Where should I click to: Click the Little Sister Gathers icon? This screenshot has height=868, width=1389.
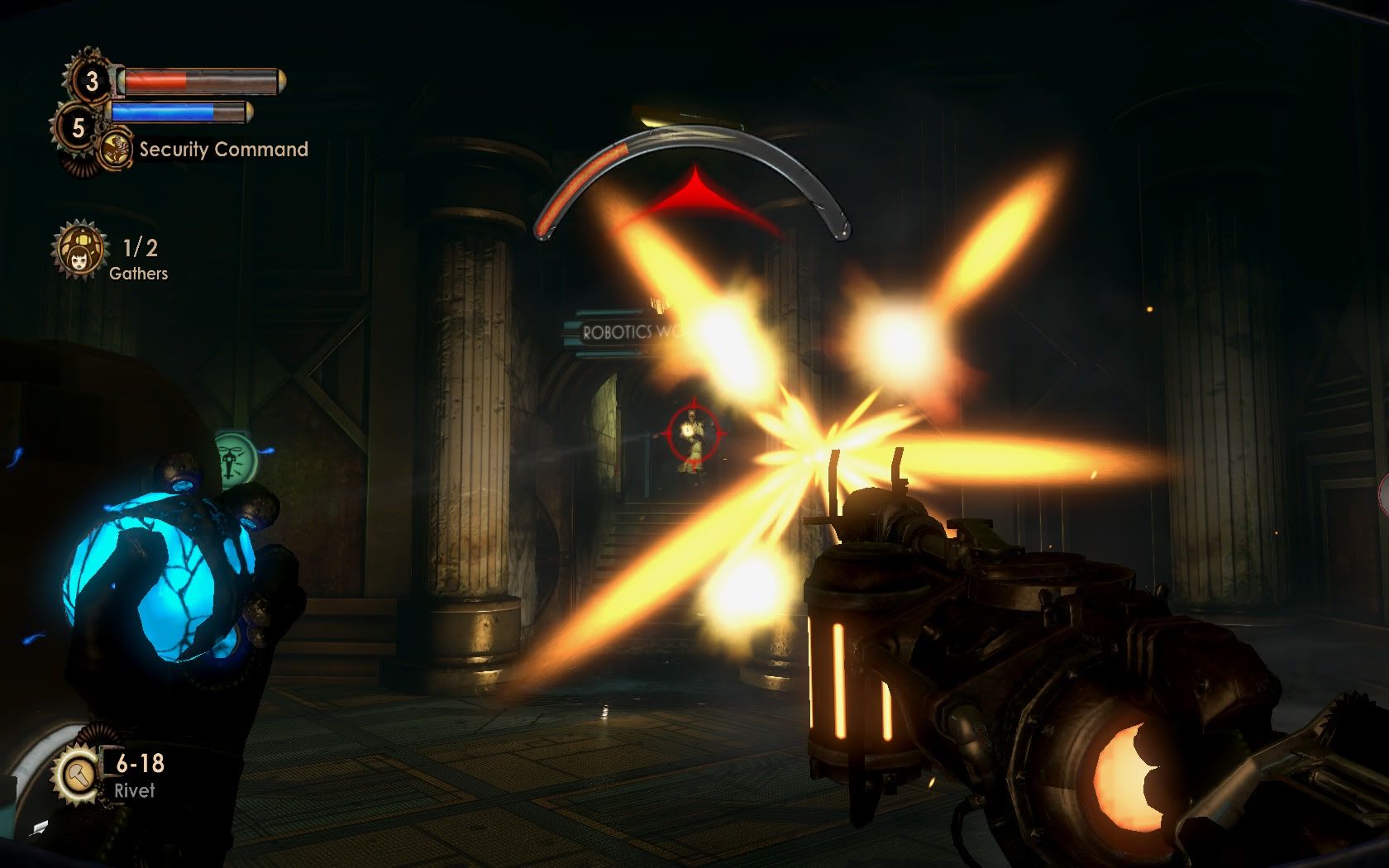click(x=80, y=249)
